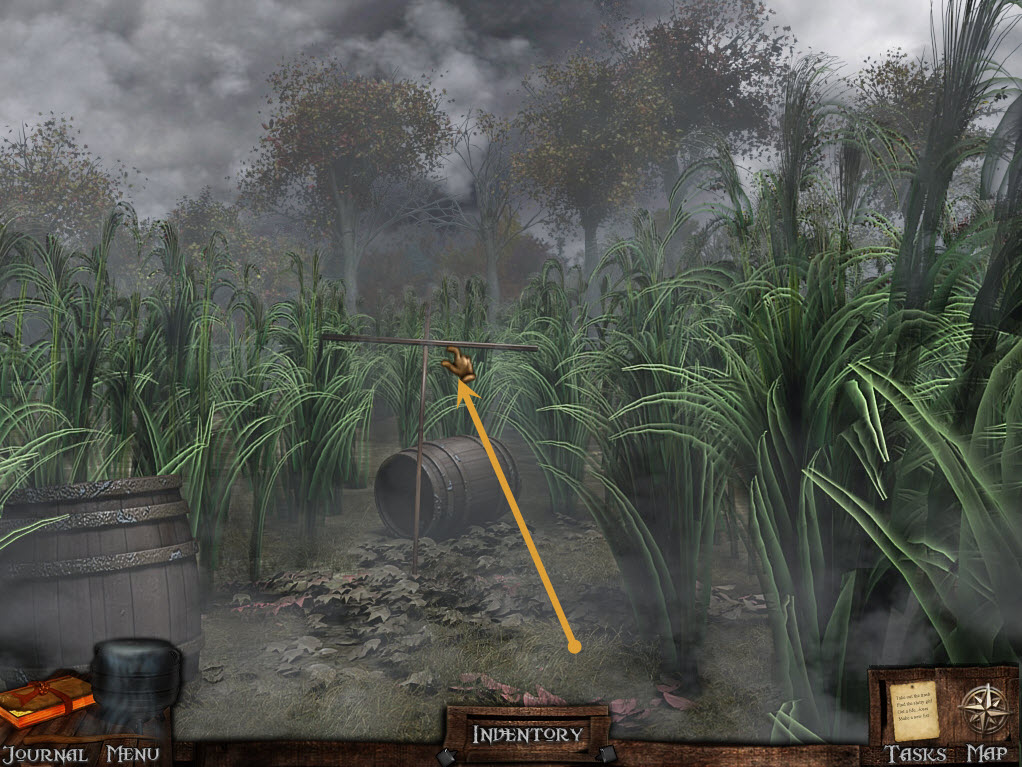Expand the Inventory panel
This screenshot has height=767, width=1022.
(527, 734)
